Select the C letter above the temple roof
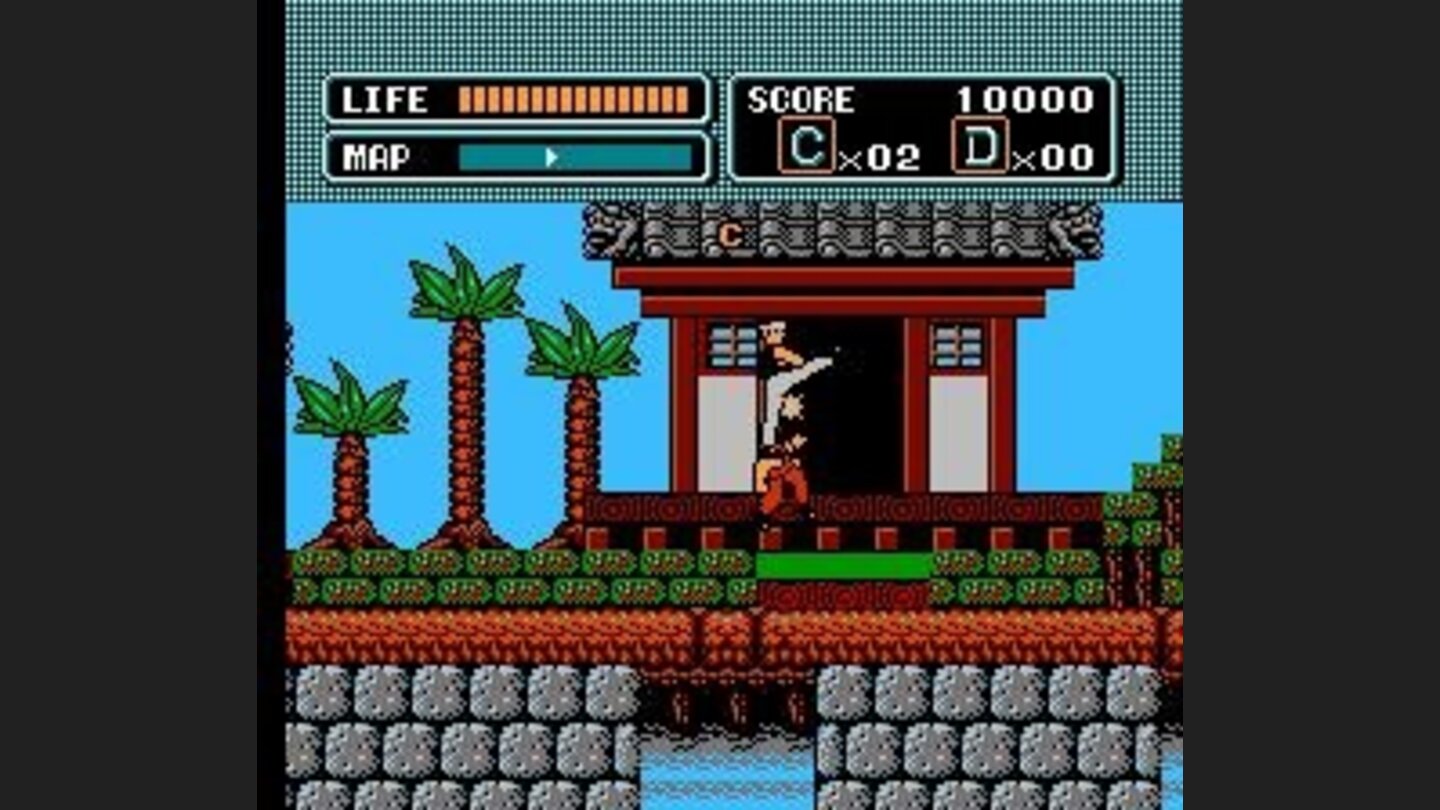Image resolution: width=1440 pixels, height=810 pixels. tap(729, 234)
